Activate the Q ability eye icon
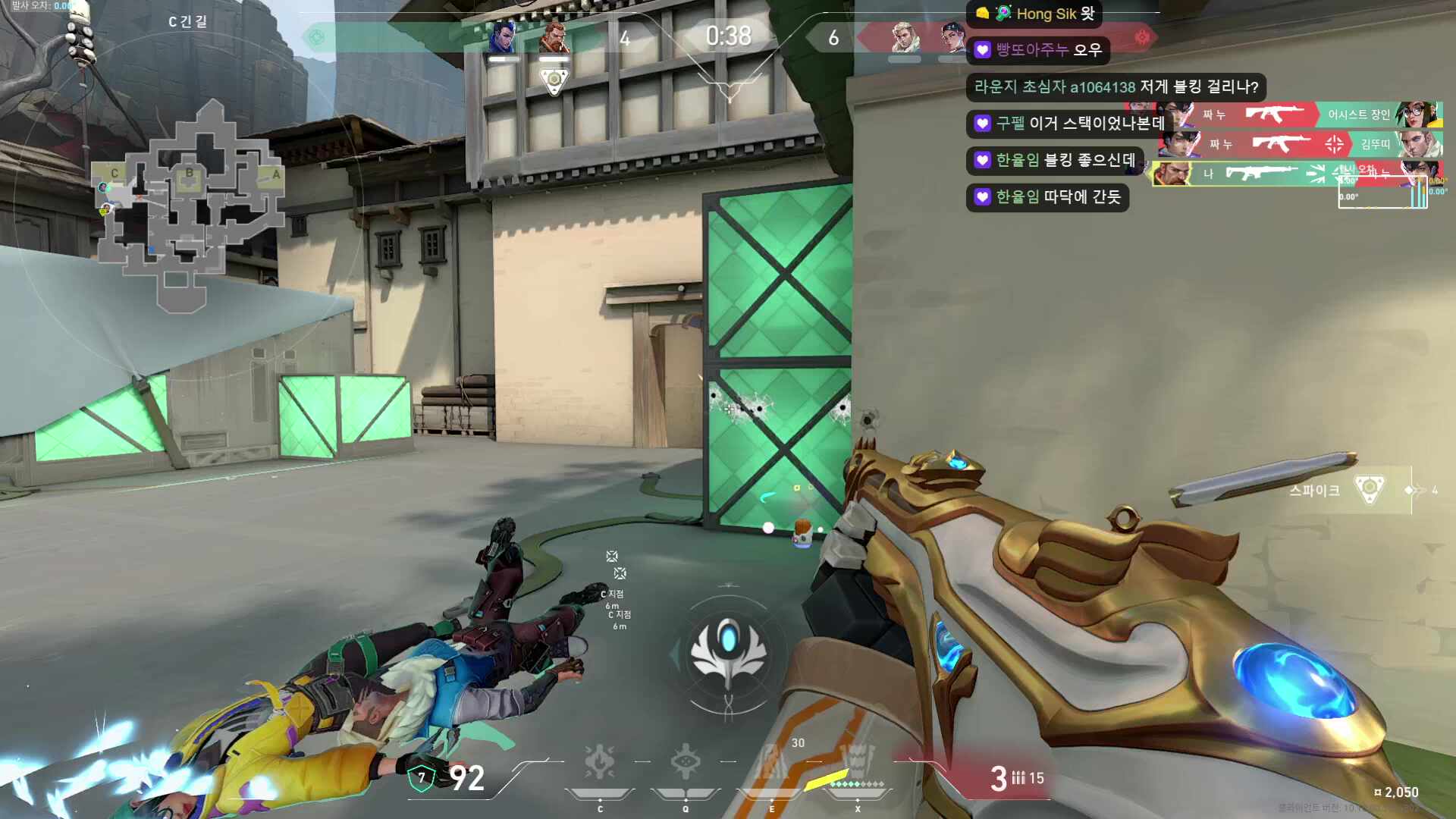The height and width of the screenshot is (819, 1456). pyautogui.click(x=685, y=762)
